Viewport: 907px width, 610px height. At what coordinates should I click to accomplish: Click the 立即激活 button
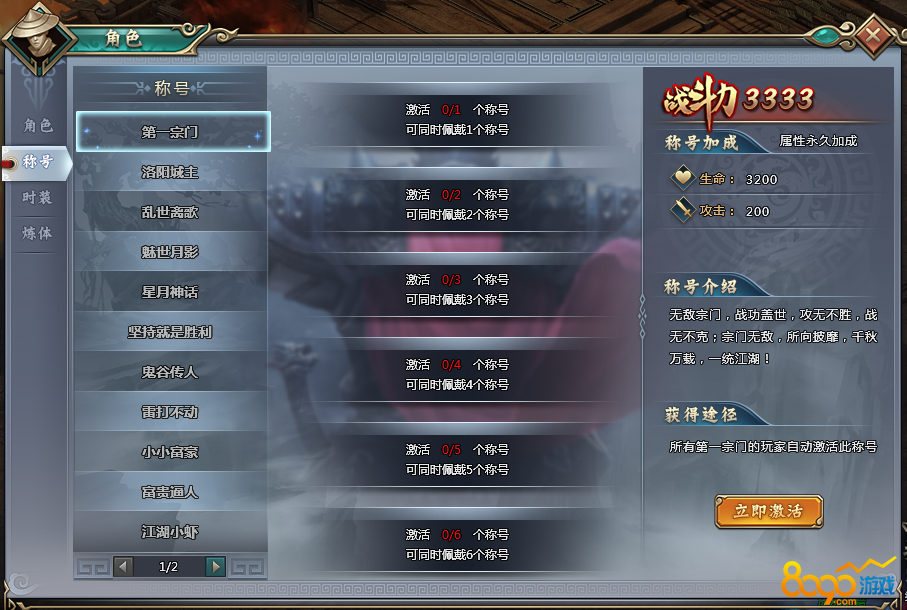click(x=768, y=511)
